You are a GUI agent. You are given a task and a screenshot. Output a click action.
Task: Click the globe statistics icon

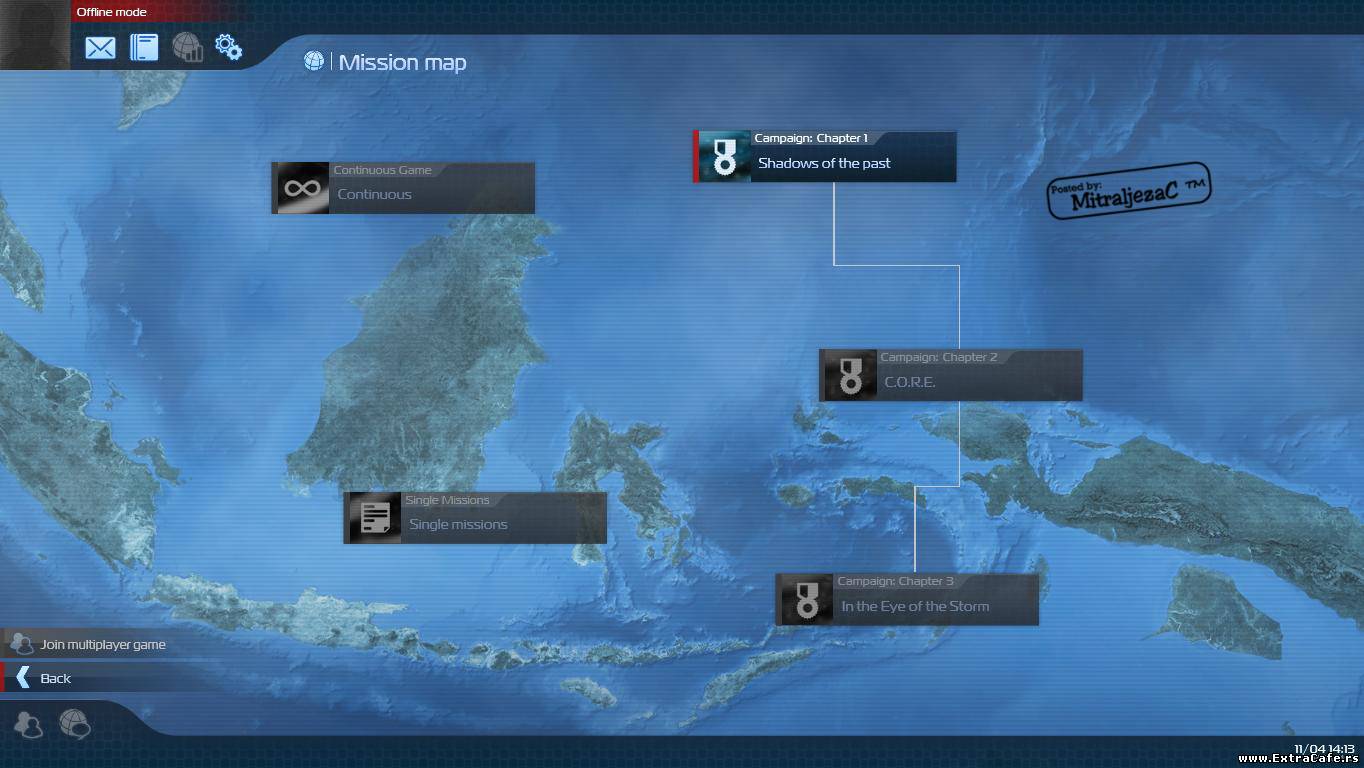pos(187,47)
